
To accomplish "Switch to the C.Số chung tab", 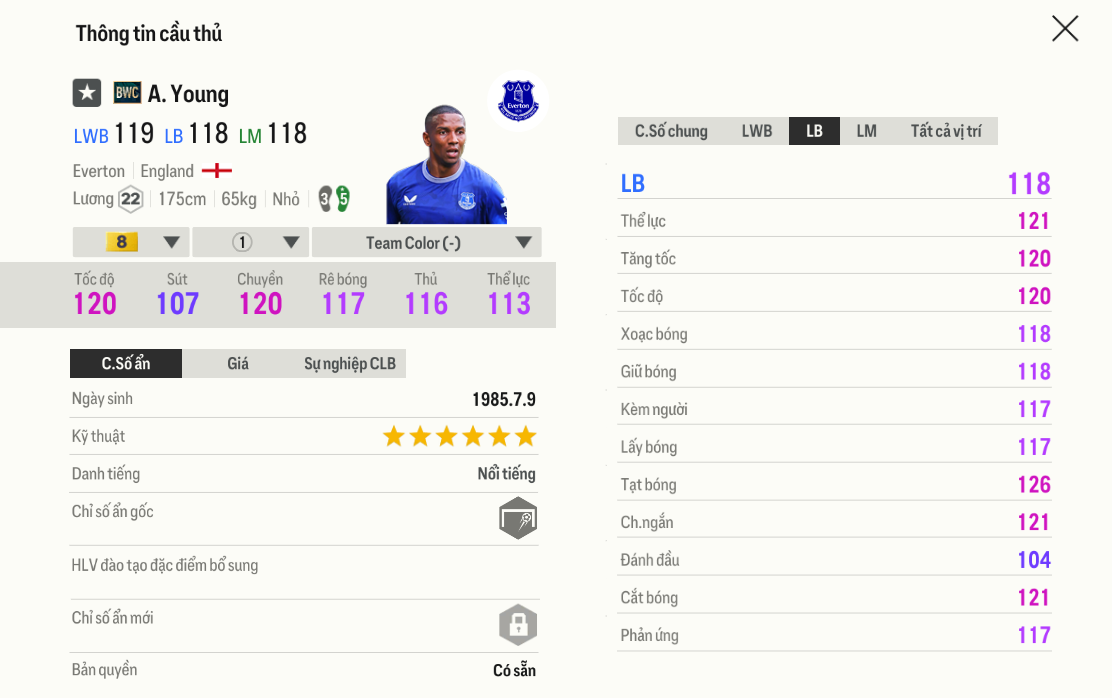I will pos(671,131).
